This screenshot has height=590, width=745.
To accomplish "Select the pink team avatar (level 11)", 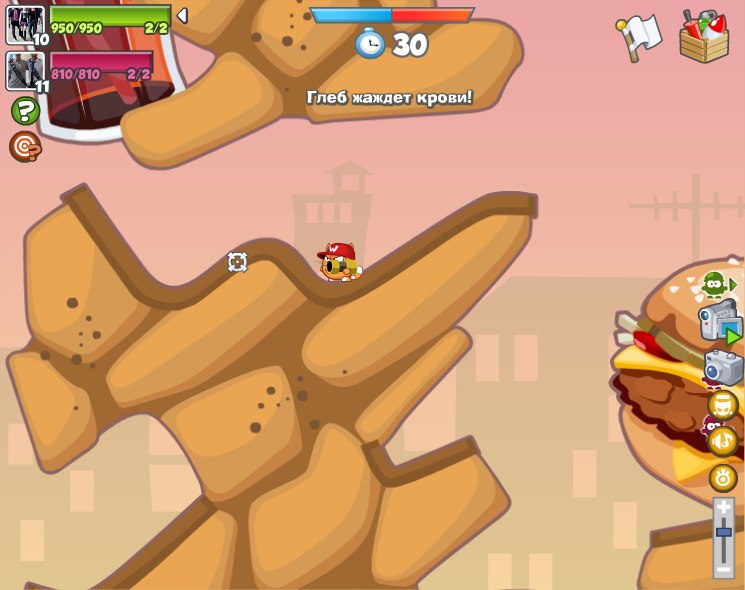I will [x=25, y=70].
